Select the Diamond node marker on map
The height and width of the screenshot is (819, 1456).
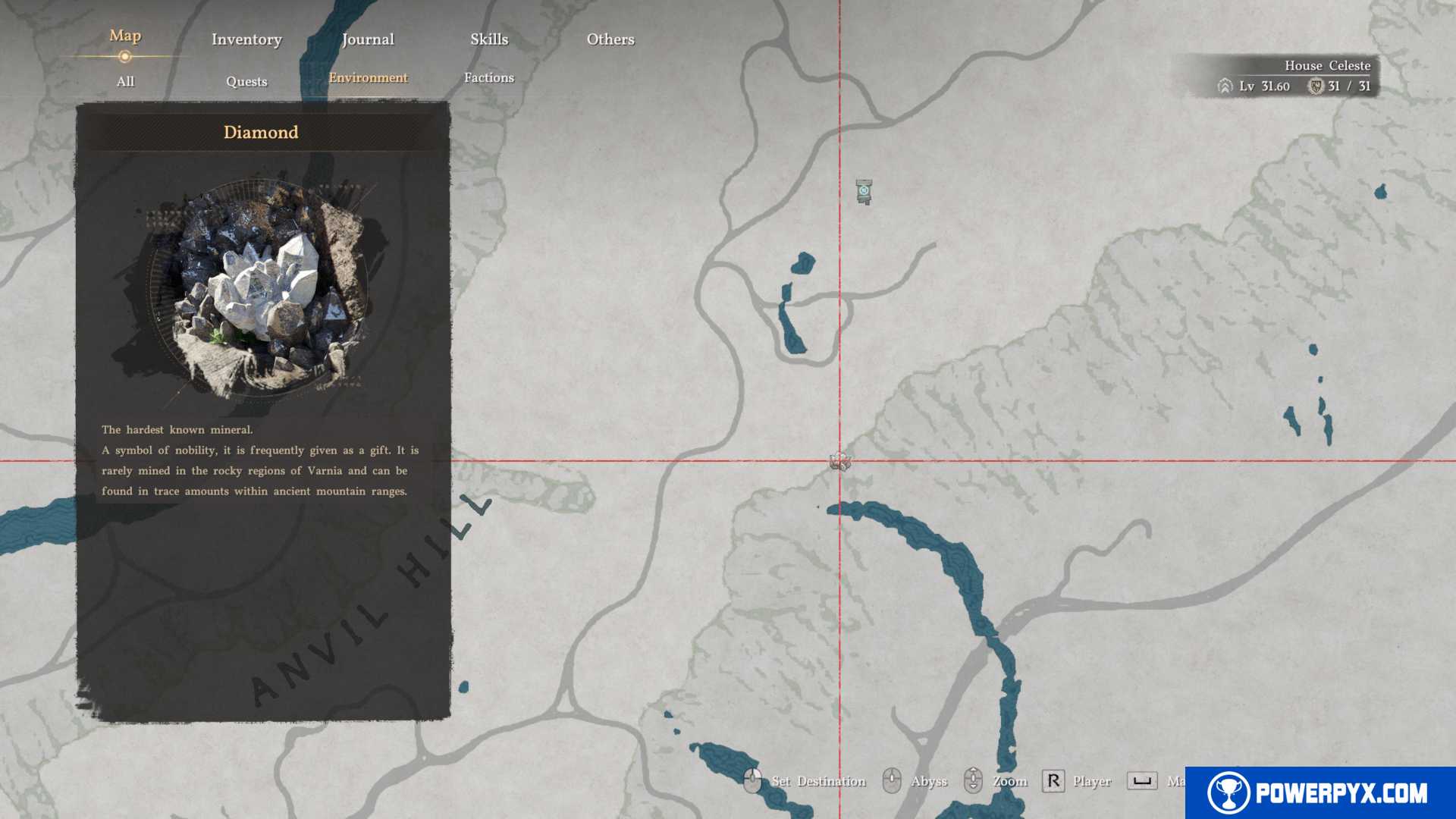coord(839,461)
